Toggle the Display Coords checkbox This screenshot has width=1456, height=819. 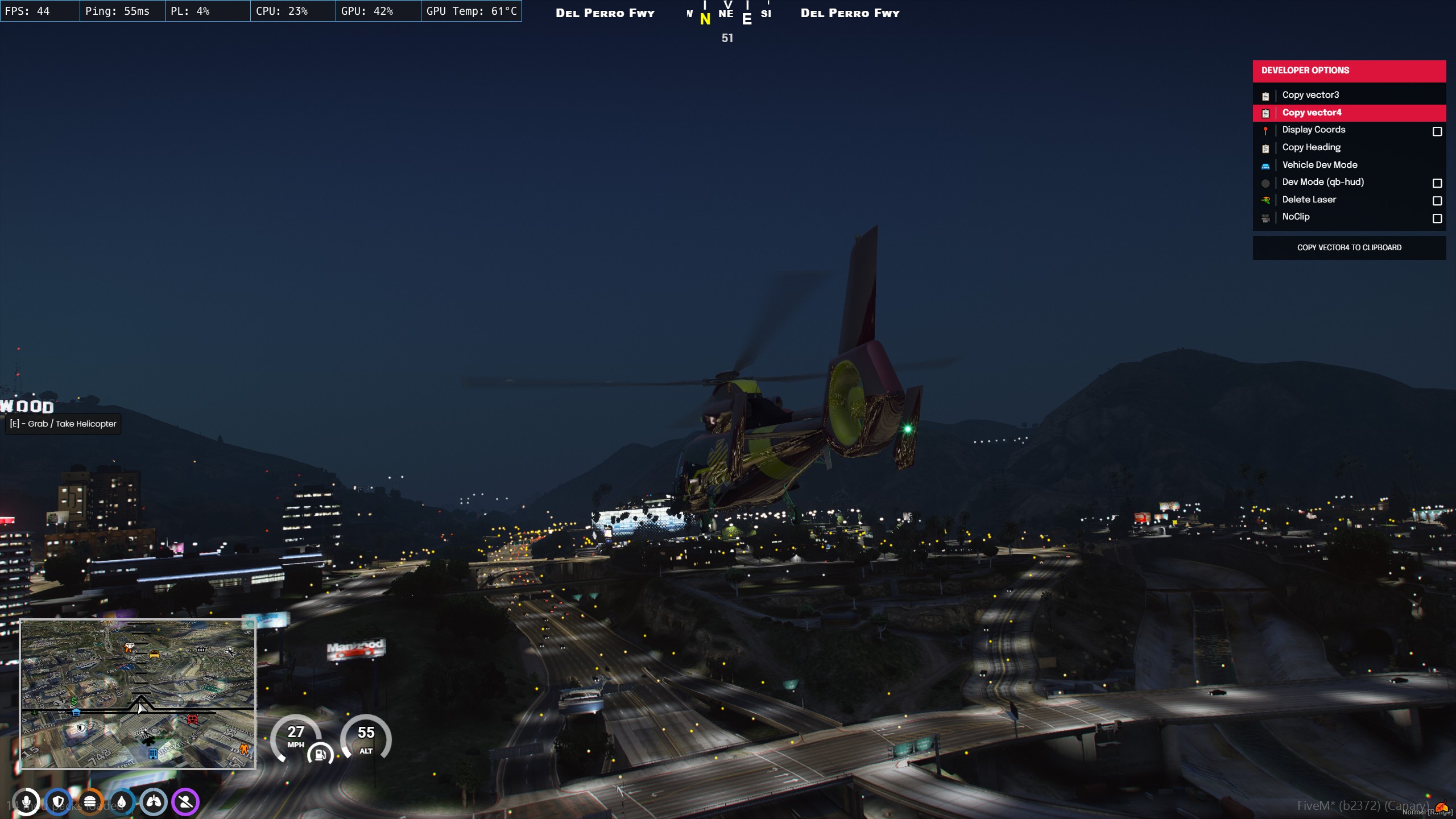tap(1437, 131)
